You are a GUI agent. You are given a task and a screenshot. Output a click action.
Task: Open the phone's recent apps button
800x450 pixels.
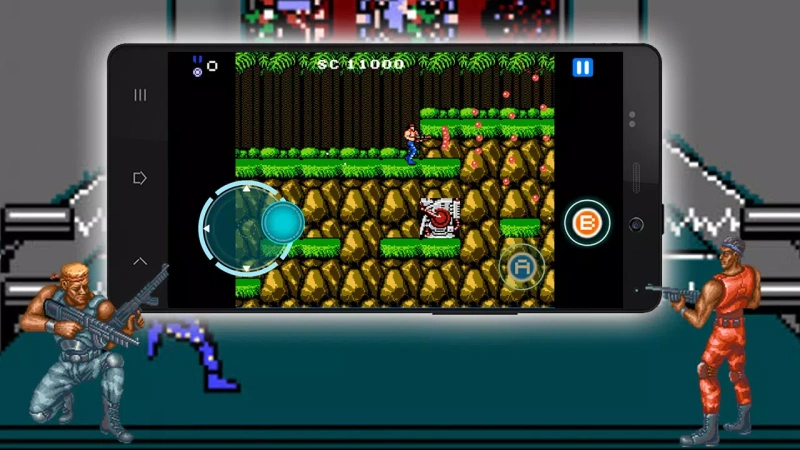click(140, 95)
